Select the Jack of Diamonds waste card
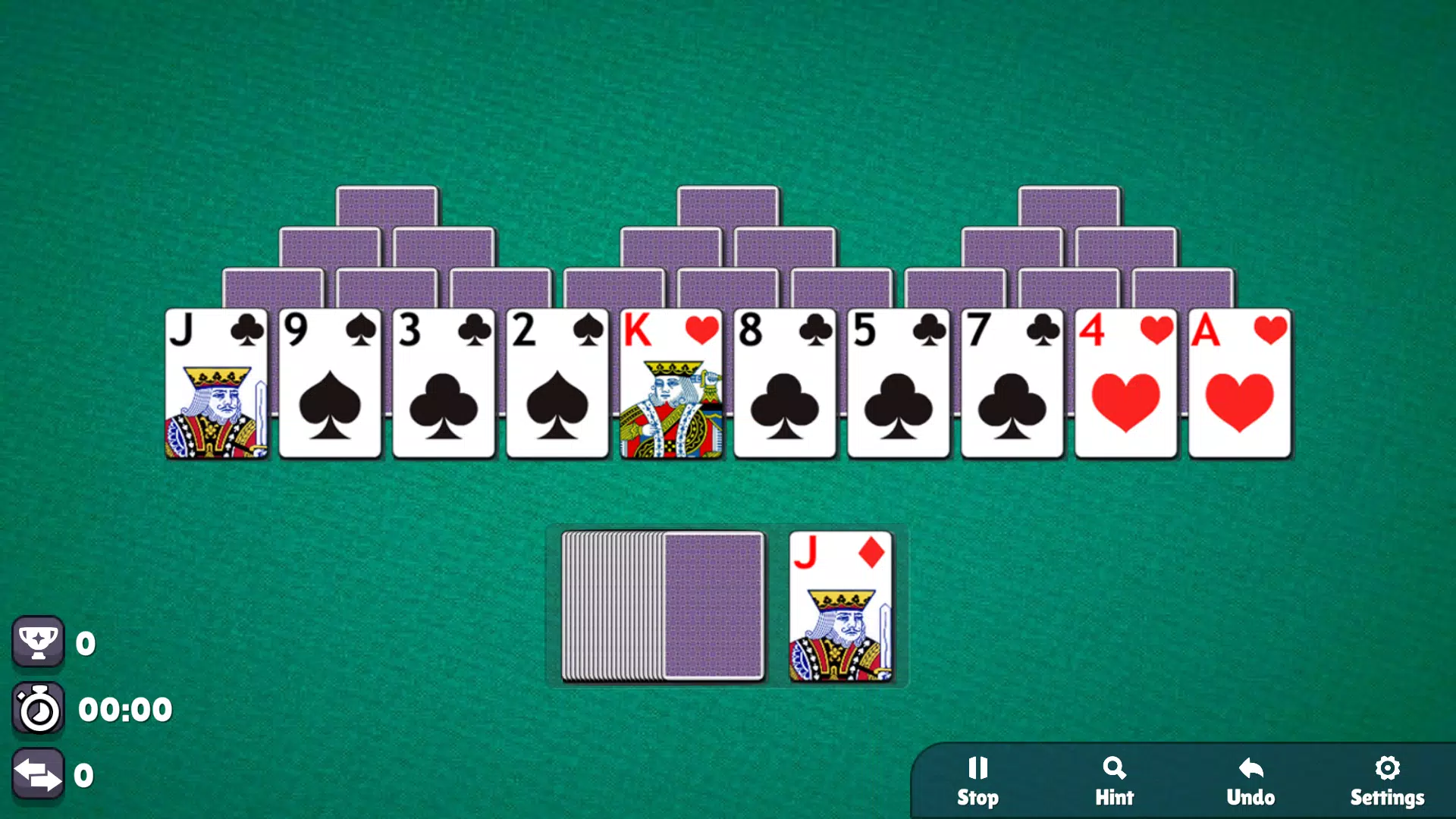The height and width of the screenshot is (819, 1456). pos(841,607)
